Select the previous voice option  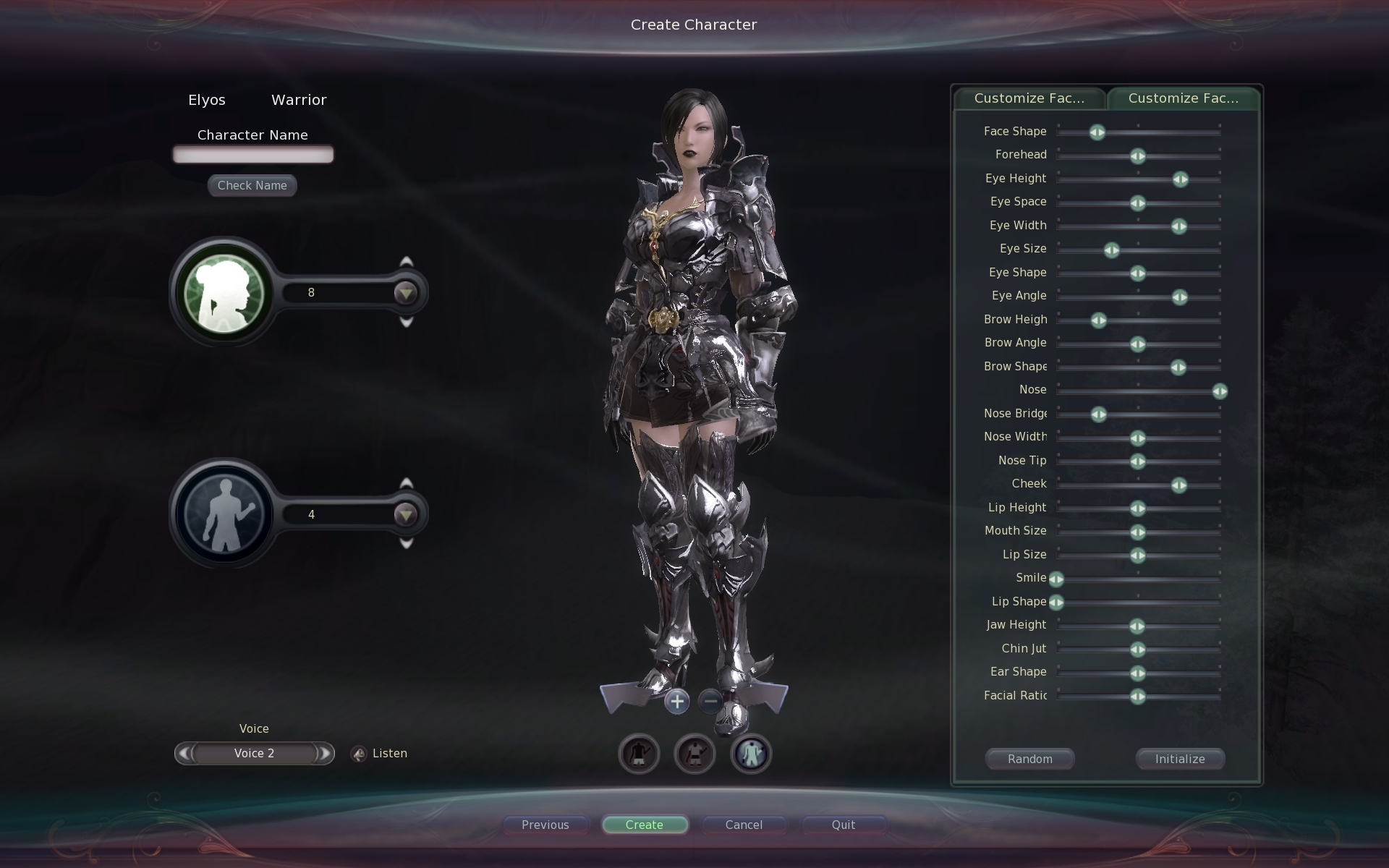tap(184, 754)
